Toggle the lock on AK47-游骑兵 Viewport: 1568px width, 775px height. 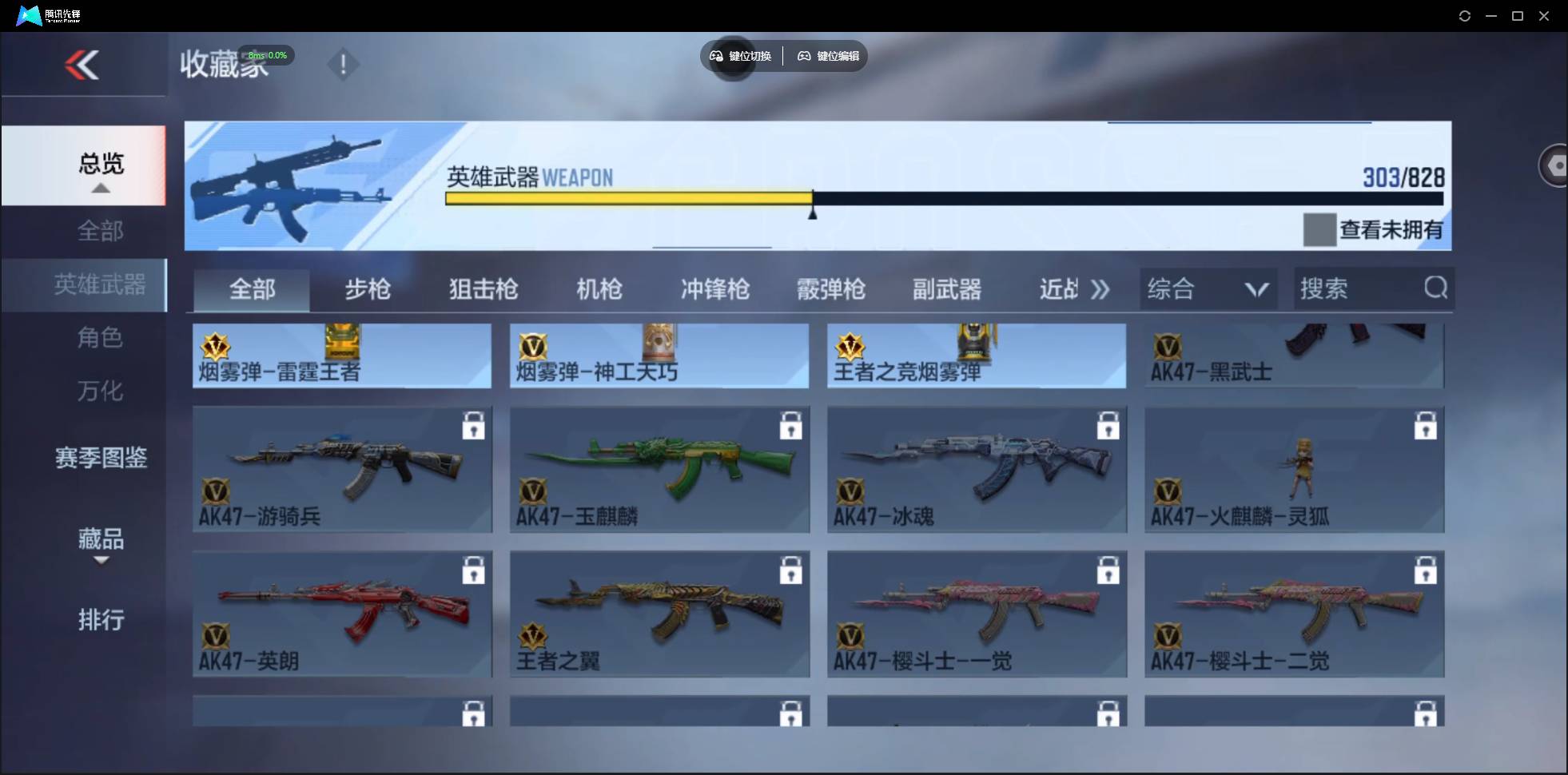(x=473, y=426)
